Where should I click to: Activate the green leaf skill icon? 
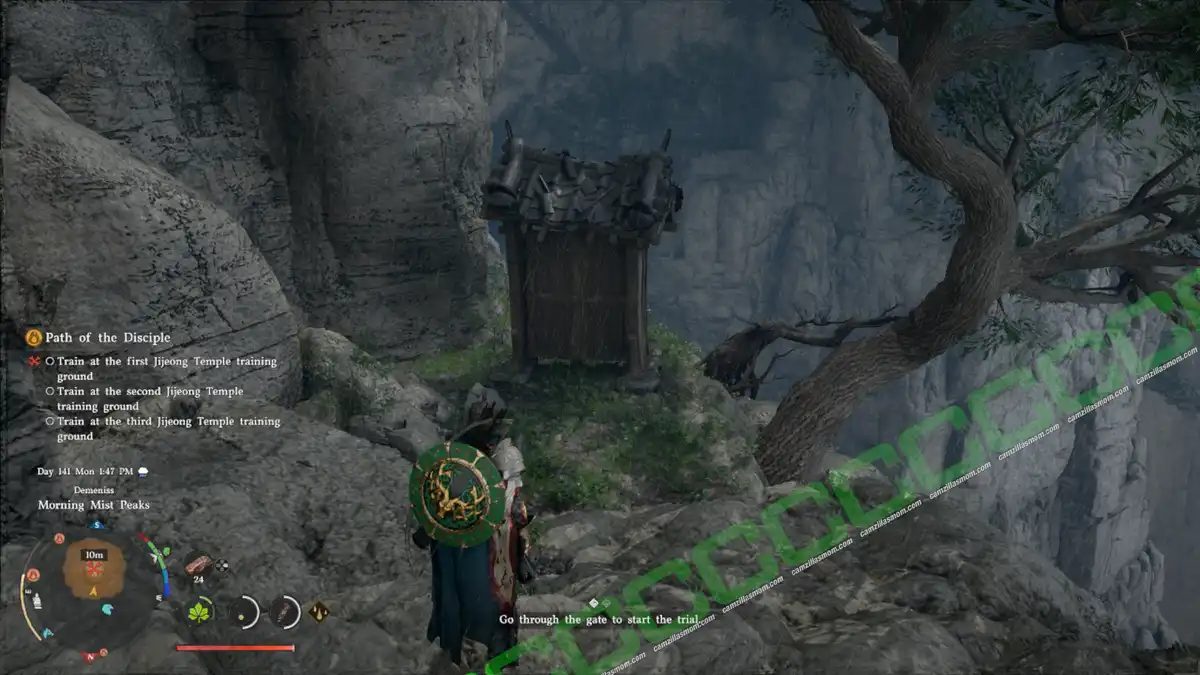(x=199, y=611)
